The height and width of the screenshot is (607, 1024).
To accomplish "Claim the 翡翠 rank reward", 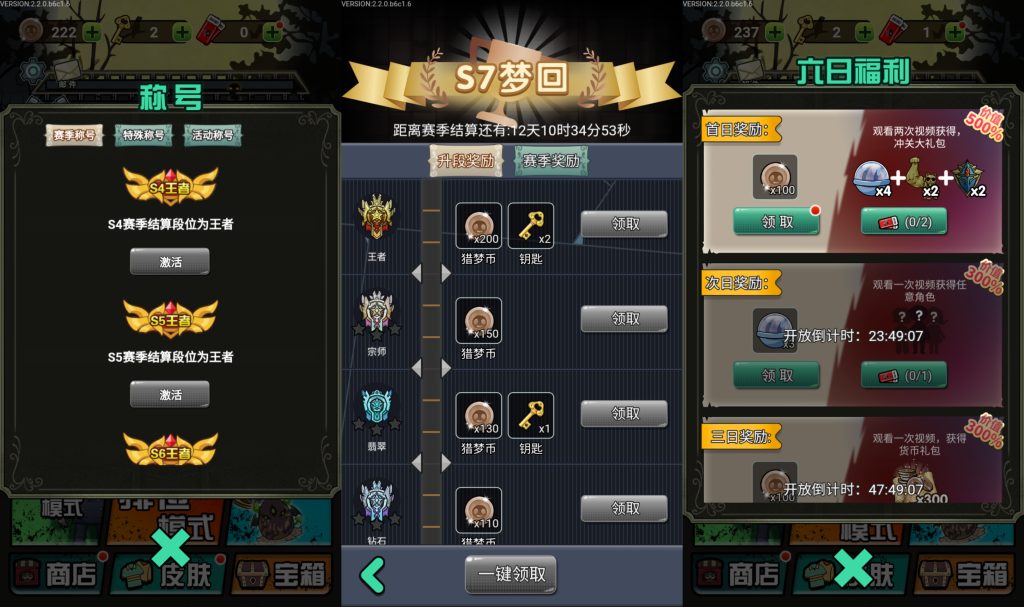I will pyautogui.click(x=624, y=413).
